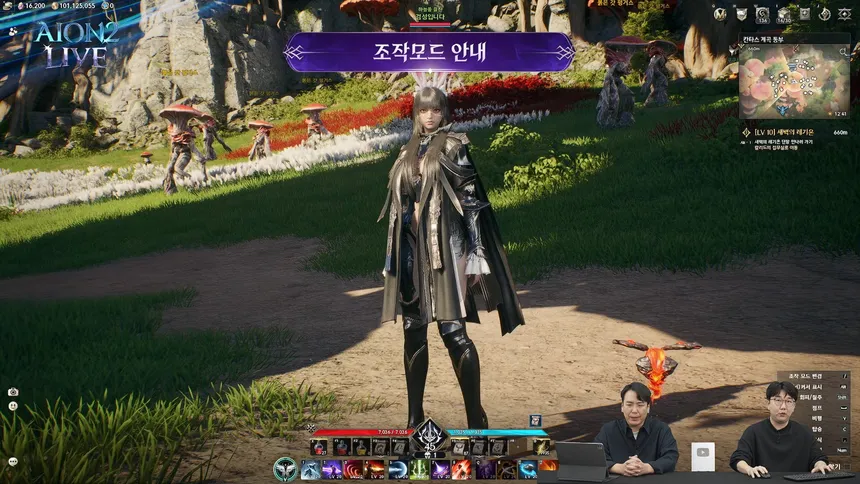Open the gold M shop icon

tap(718, 14)
